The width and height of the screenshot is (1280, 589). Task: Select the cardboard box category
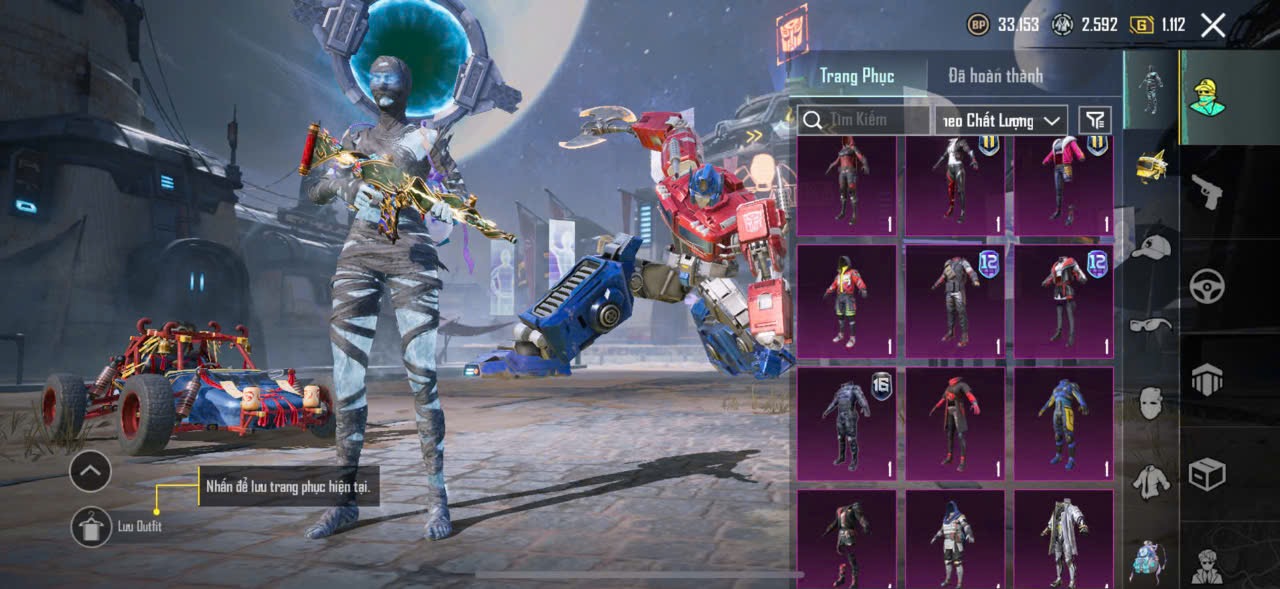[x=1207, y=474]
